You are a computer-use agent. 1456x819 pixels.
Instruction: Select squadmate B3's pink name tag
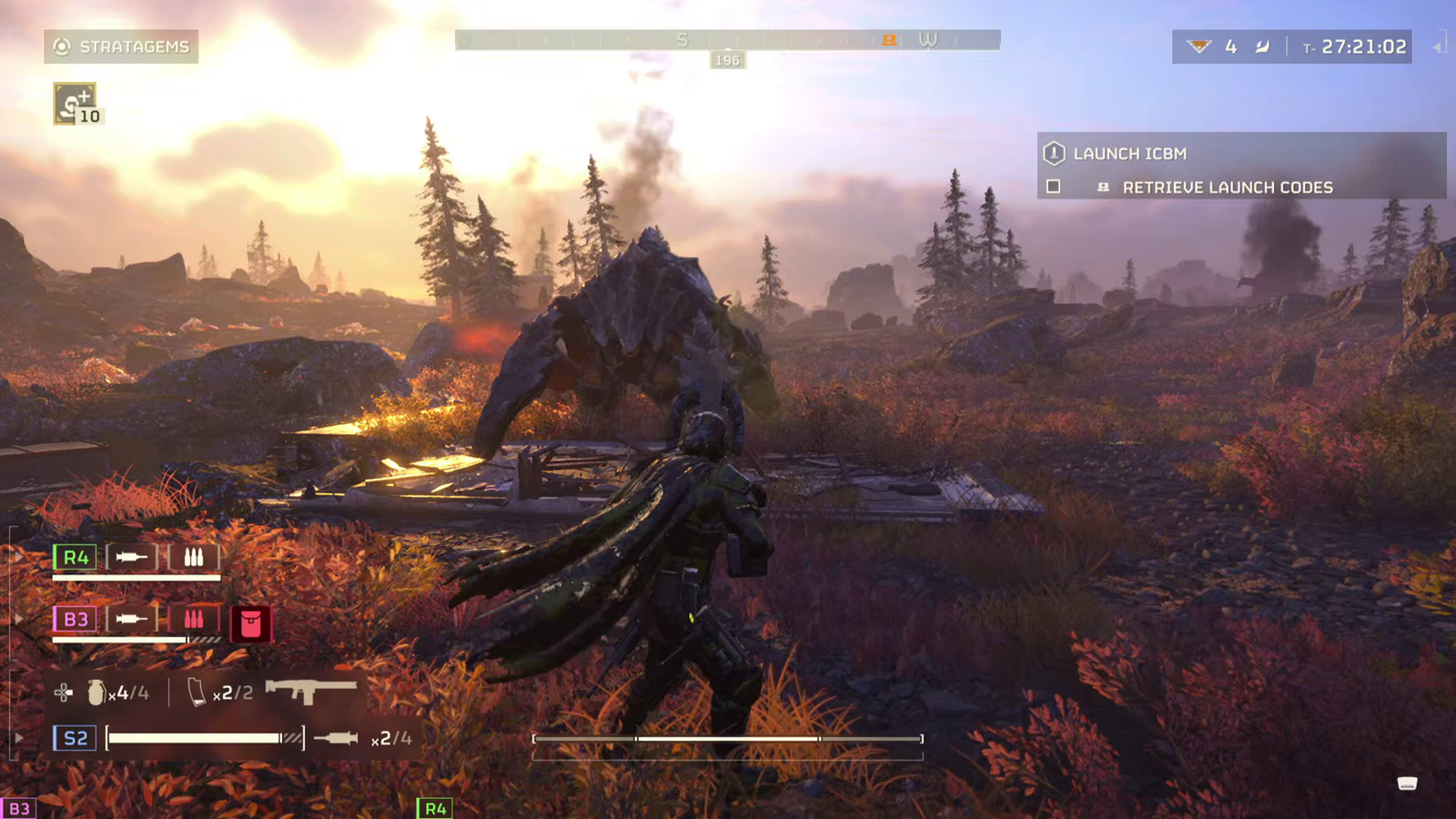pos(76,620)
